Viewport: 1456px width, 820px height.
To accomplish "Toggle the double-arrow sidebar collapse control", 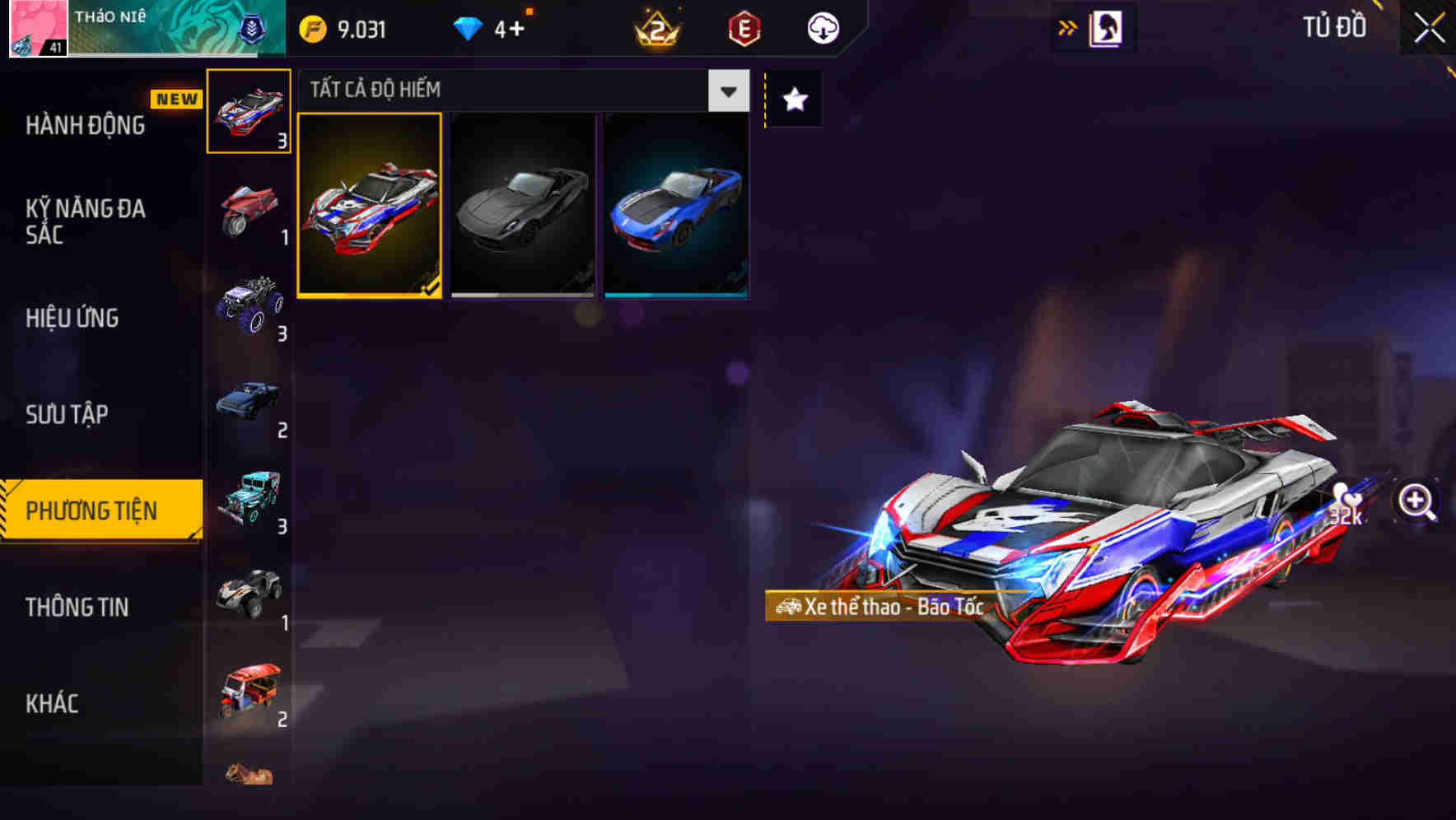I will (x=1068, y=26).
